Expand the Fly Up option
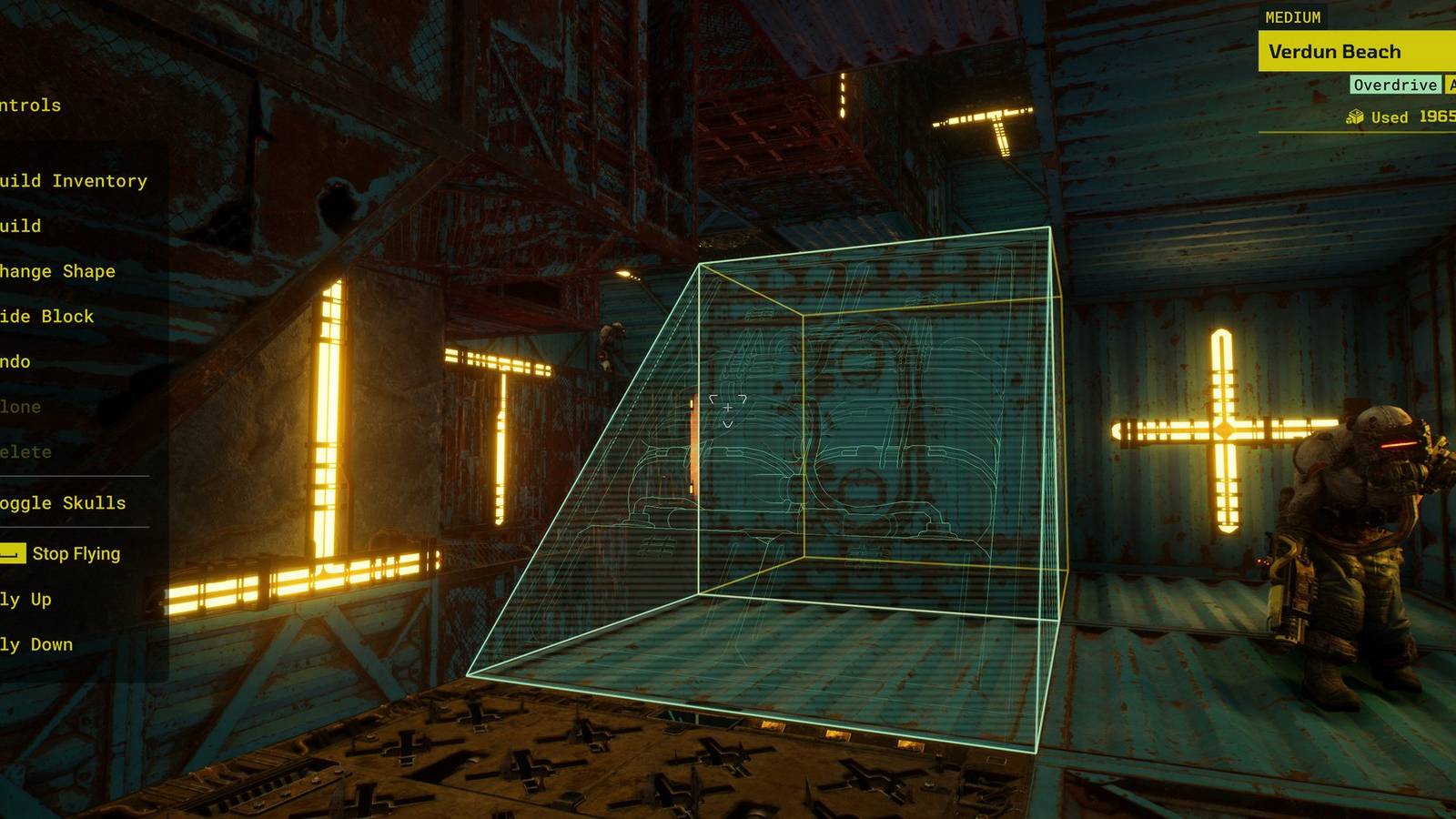The width and height of the screenshot is (1456, 819). click(27, 599)
